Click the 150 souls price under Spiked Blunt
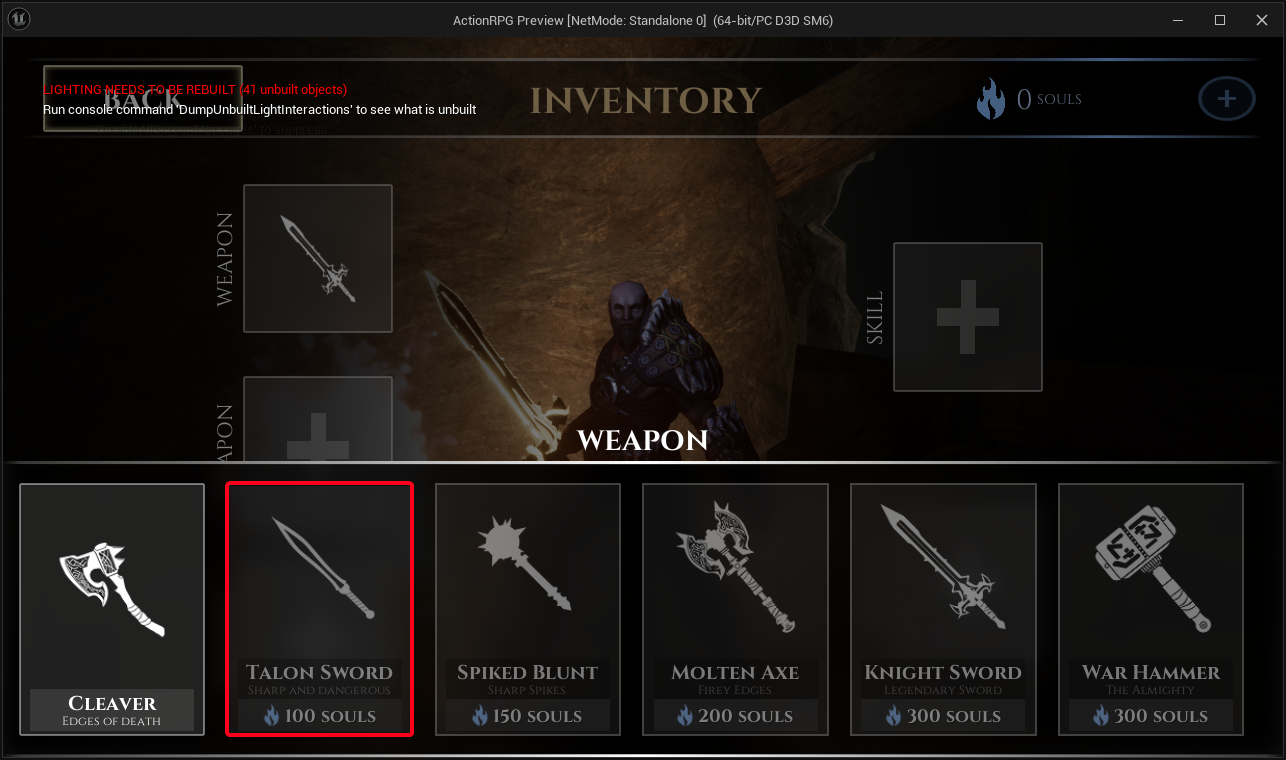The height and width of the screenshot is (760, 1286). [x=527, y=715]
